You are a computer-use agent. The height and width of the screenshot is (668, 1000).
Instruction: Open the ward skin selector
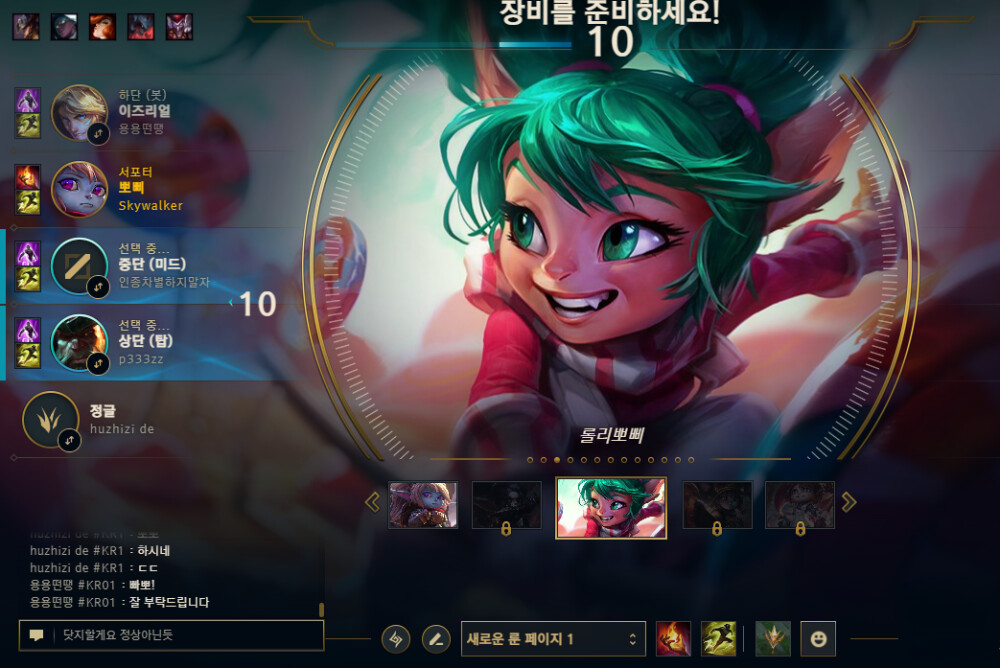point(772,638)
